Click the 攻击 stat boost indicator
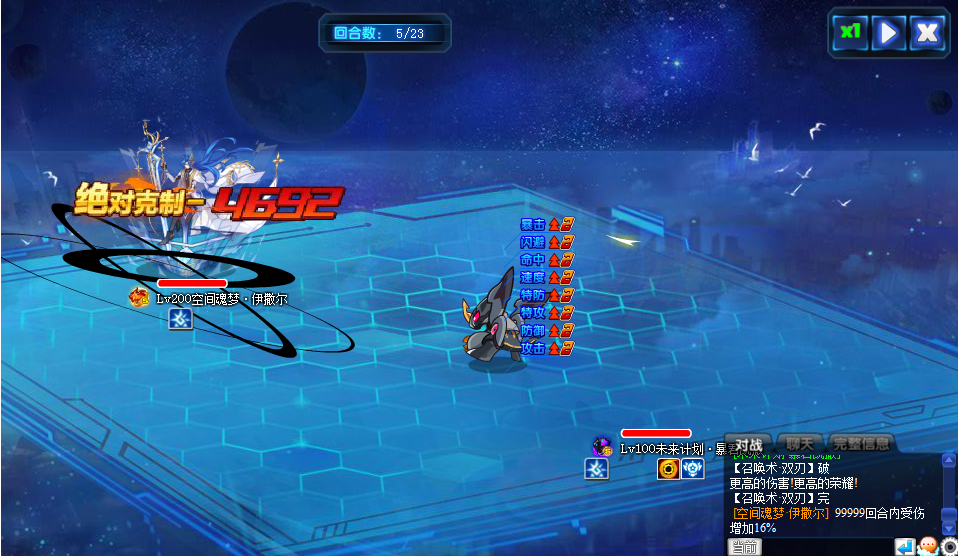This screenshot has height=556, width=958. tap(546, 348)
